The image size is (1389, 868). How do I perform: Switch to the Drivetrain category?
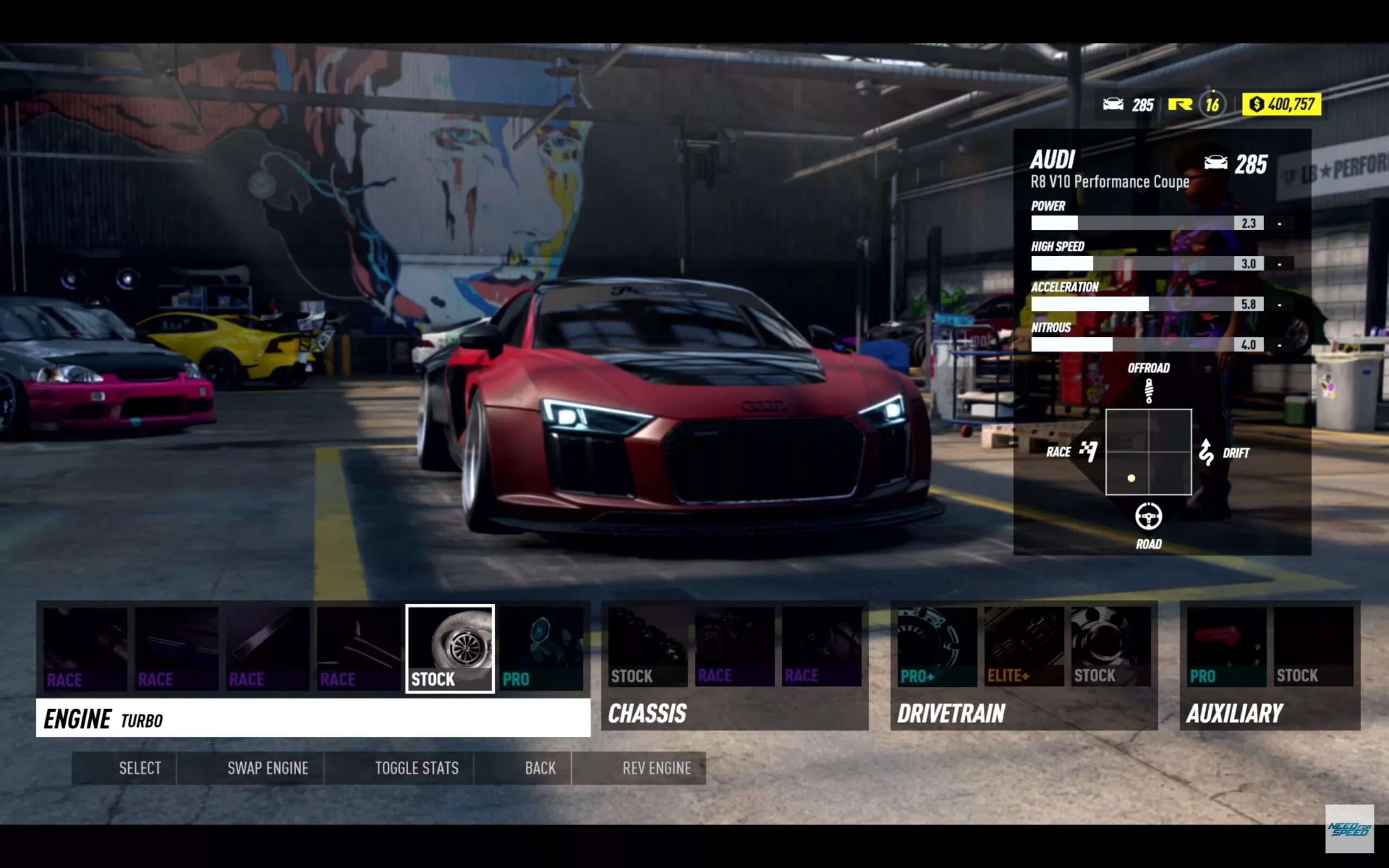pyautogui.click(x=951, y=713)
